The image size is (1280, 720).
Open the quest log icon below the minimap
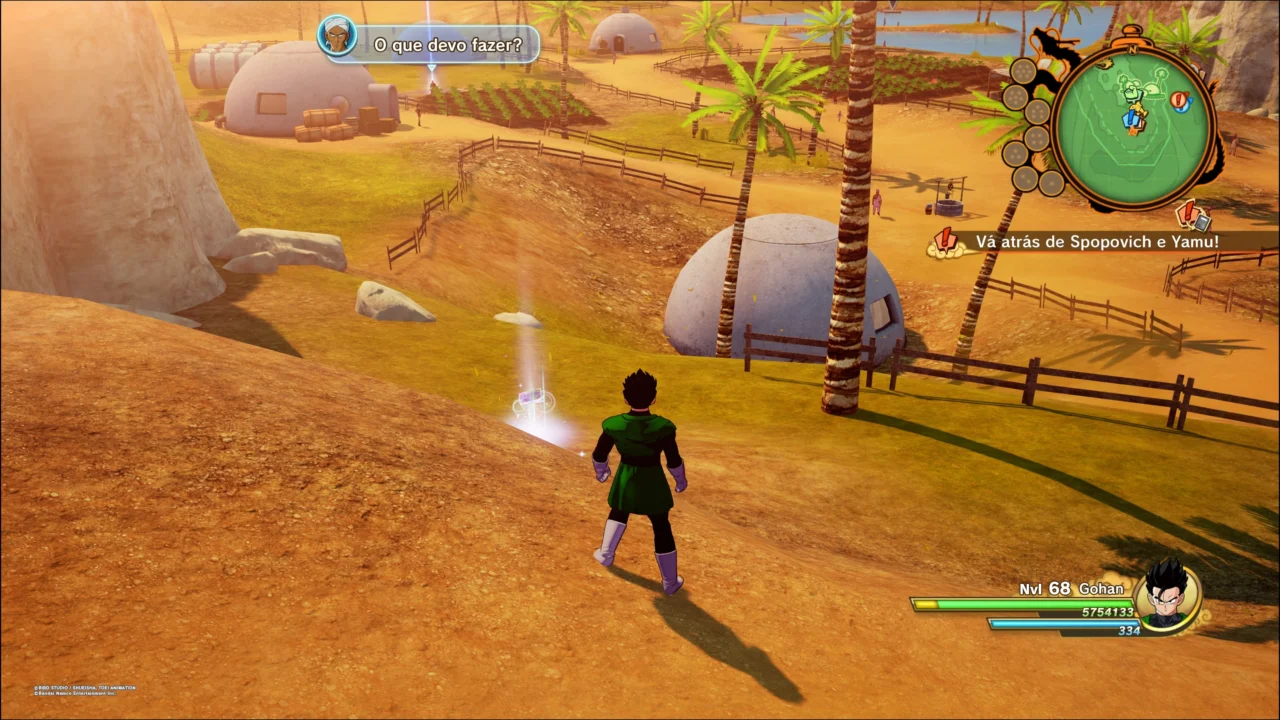tap(1193, 215)
